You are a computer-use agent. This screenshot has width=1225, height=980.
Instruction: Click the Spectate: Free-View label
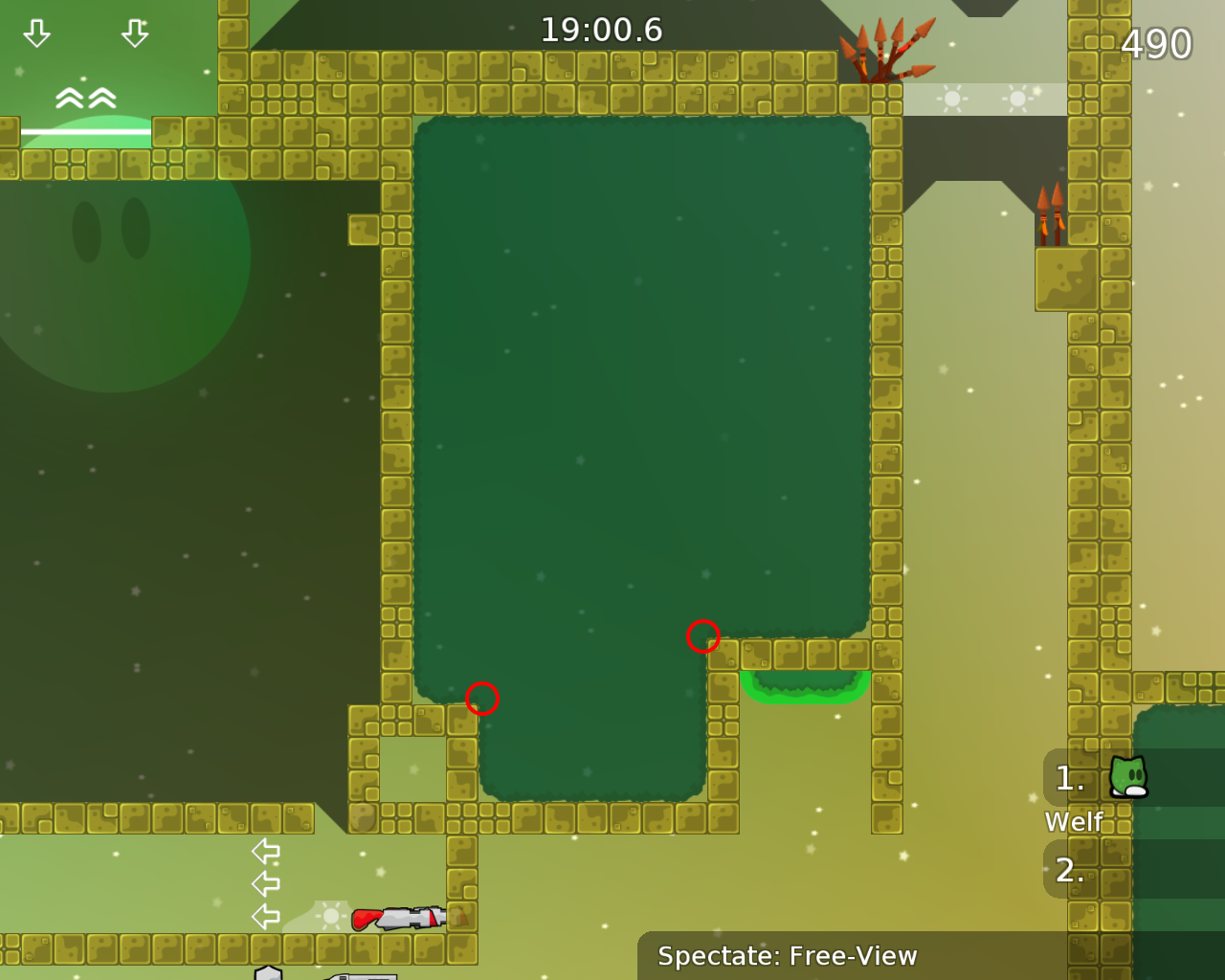[x=787, y=956]
